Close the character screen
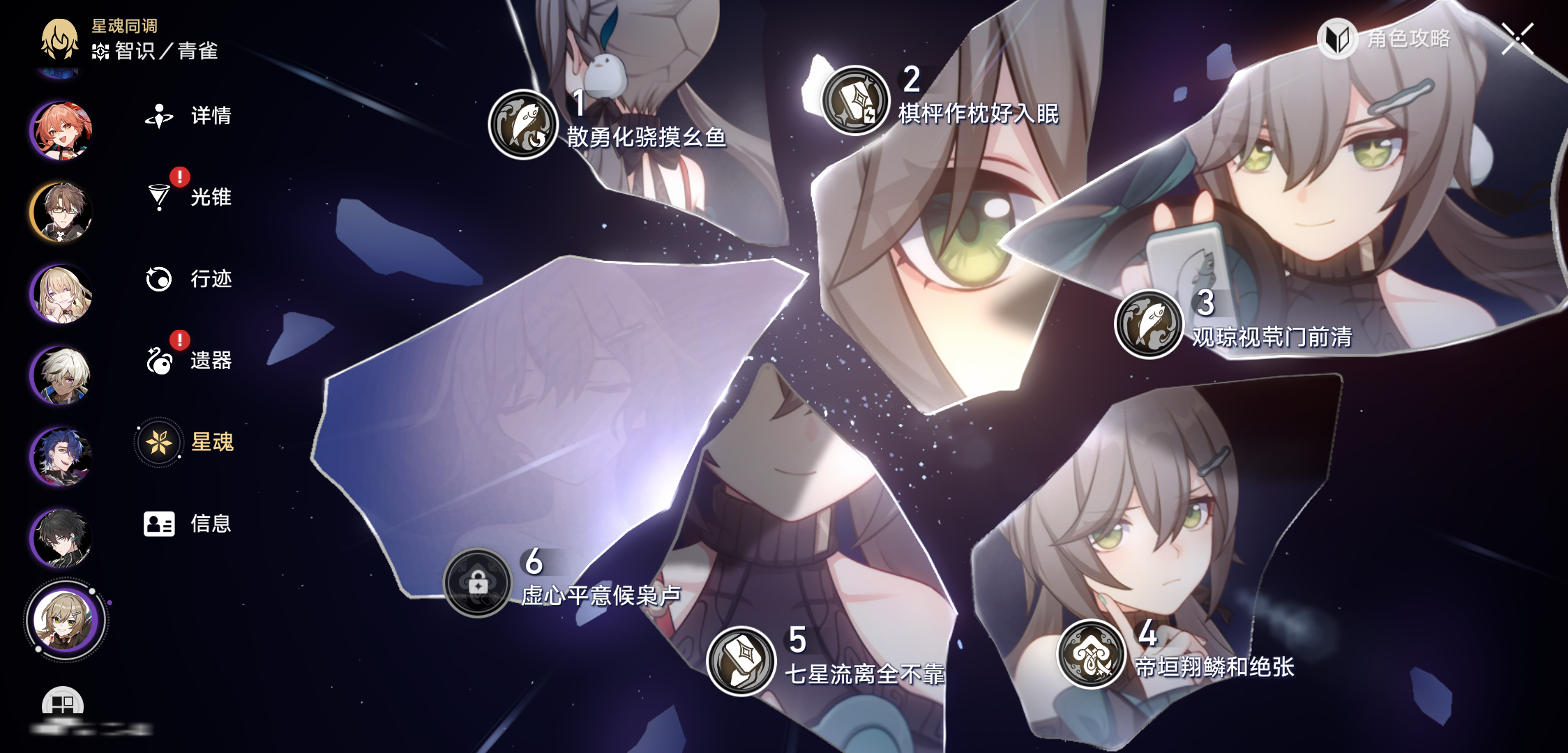1568x753 pixels. [1518, 38]
